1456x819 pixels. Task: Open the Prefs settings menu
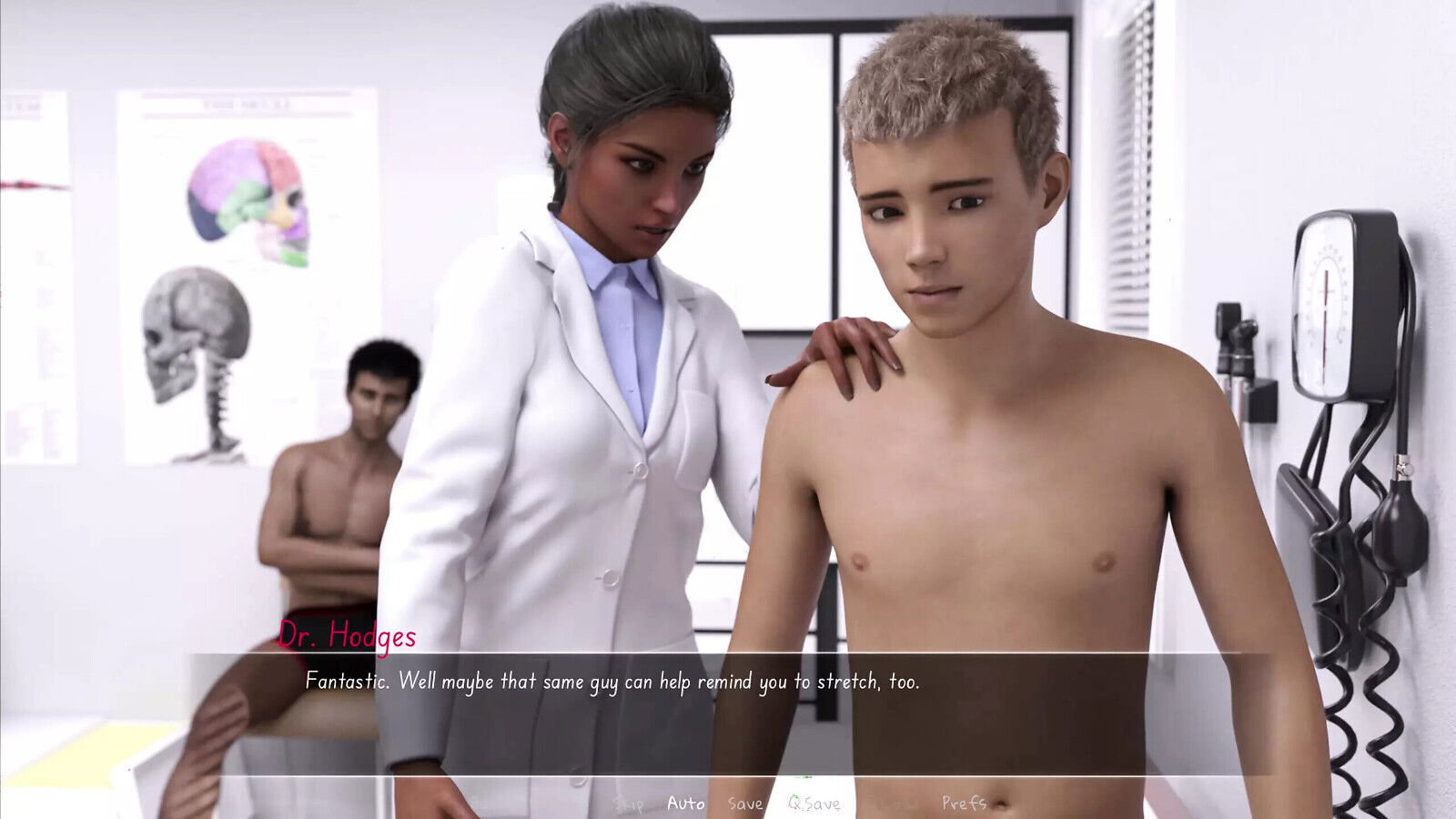(964, 803)
